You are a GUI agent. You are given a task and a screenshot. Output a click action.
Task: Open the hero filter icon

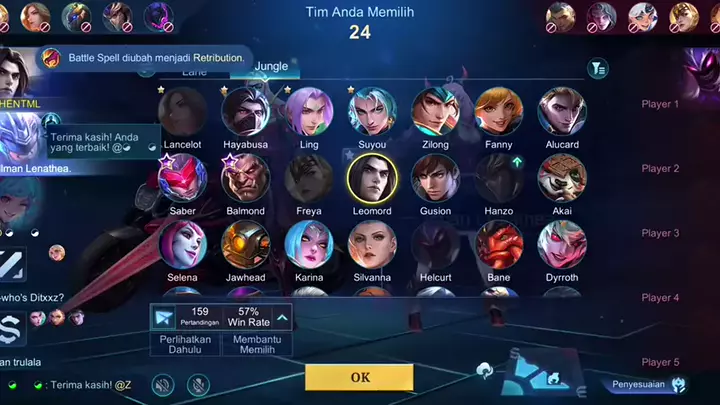[x=598, y=68]
